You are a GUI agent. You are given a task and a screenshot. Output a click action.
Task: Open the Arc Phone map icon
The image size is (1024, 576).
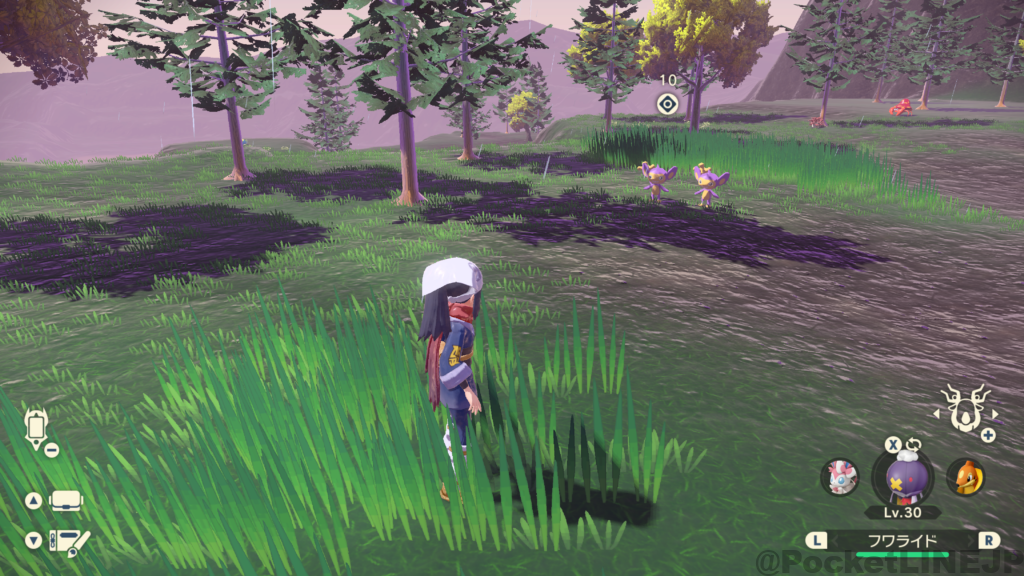click(x=37, y=428)
